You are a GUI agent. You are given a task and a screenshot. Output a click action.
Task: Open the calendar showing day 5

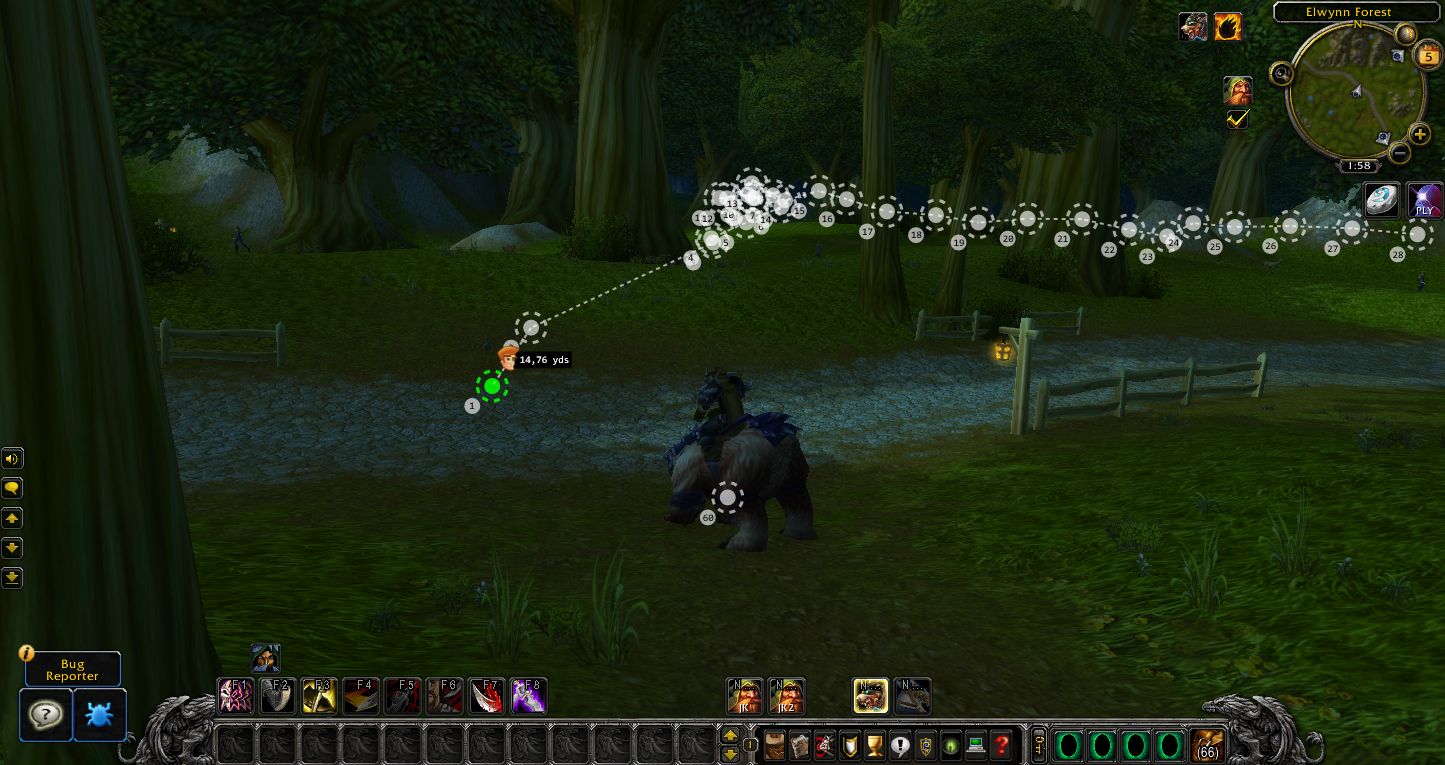coord(1427,56)
